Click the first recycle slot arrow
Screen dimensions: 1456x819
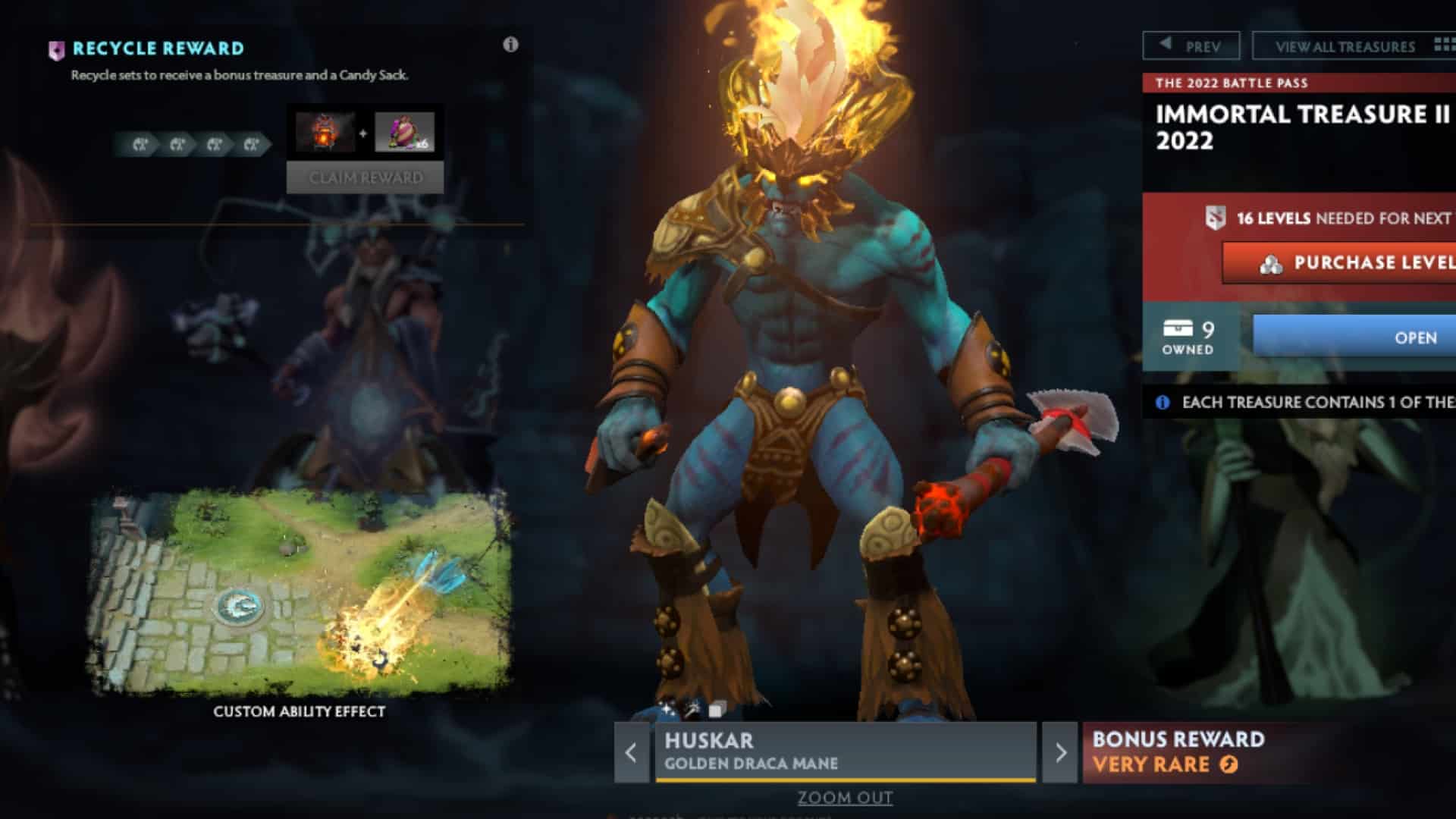point(142,144)
